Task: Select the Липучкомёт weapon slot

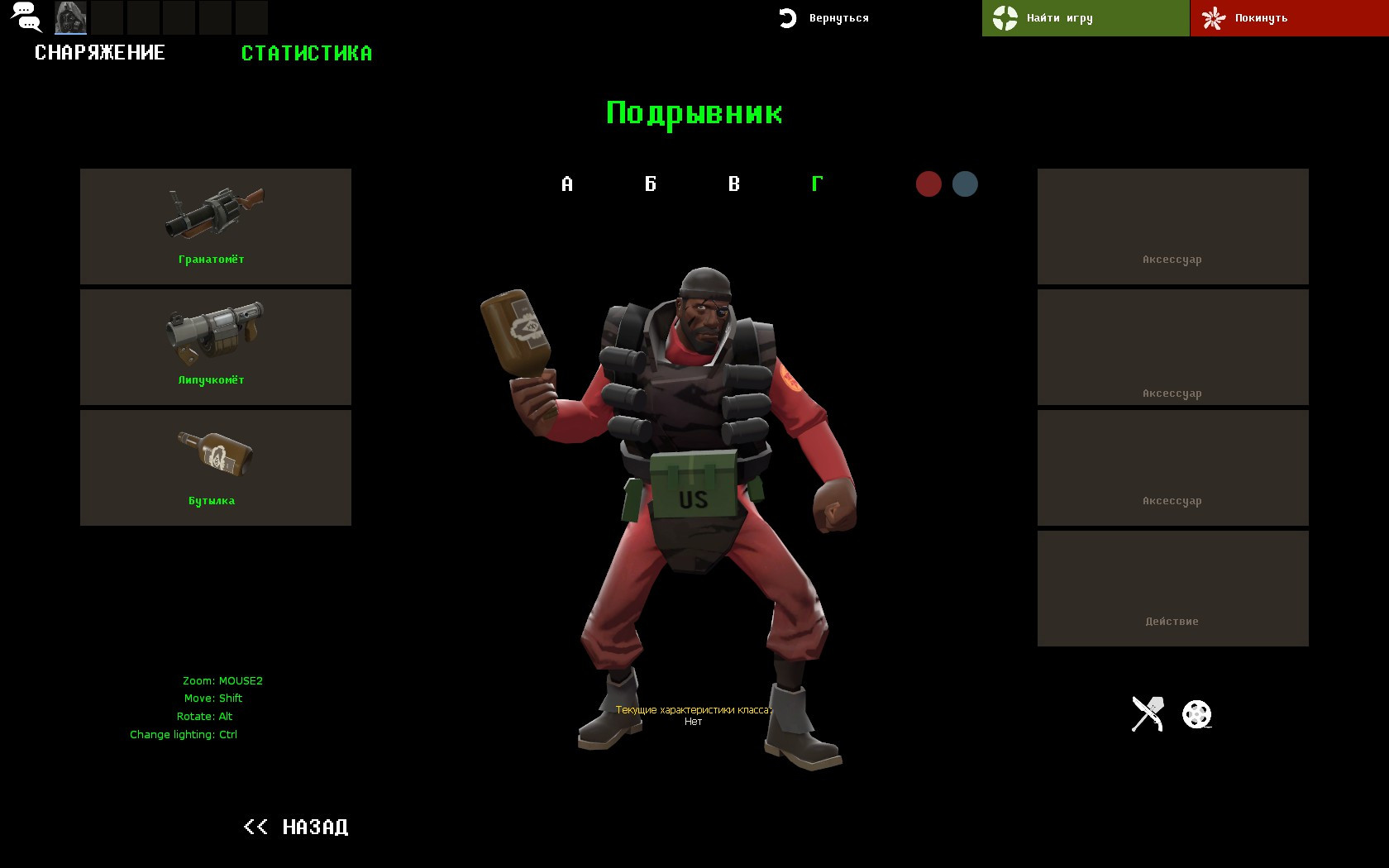Action: pyautogui.click(x=215, y=346)
